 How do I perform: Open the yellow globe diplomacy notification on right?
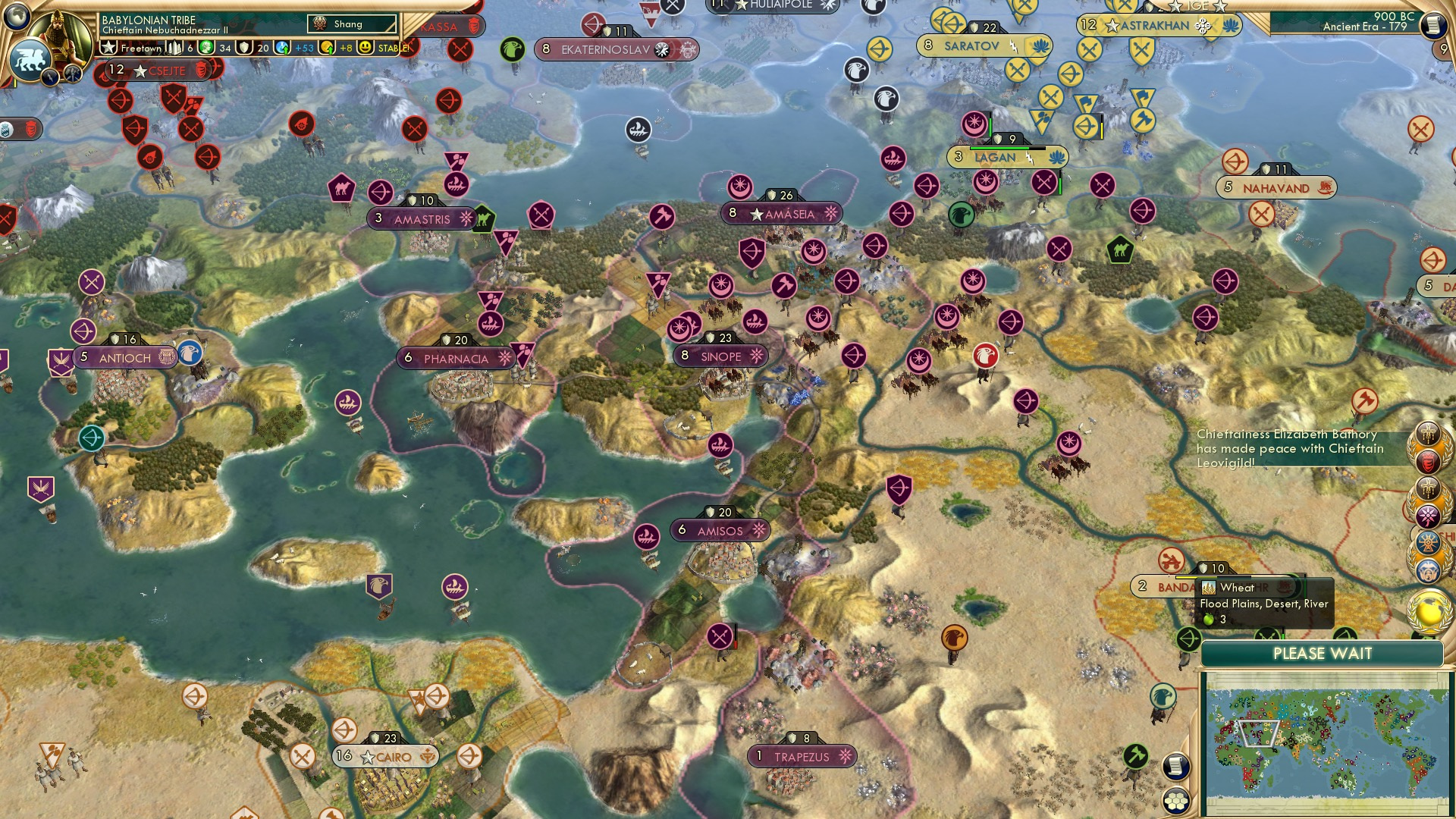[1428, 609]
